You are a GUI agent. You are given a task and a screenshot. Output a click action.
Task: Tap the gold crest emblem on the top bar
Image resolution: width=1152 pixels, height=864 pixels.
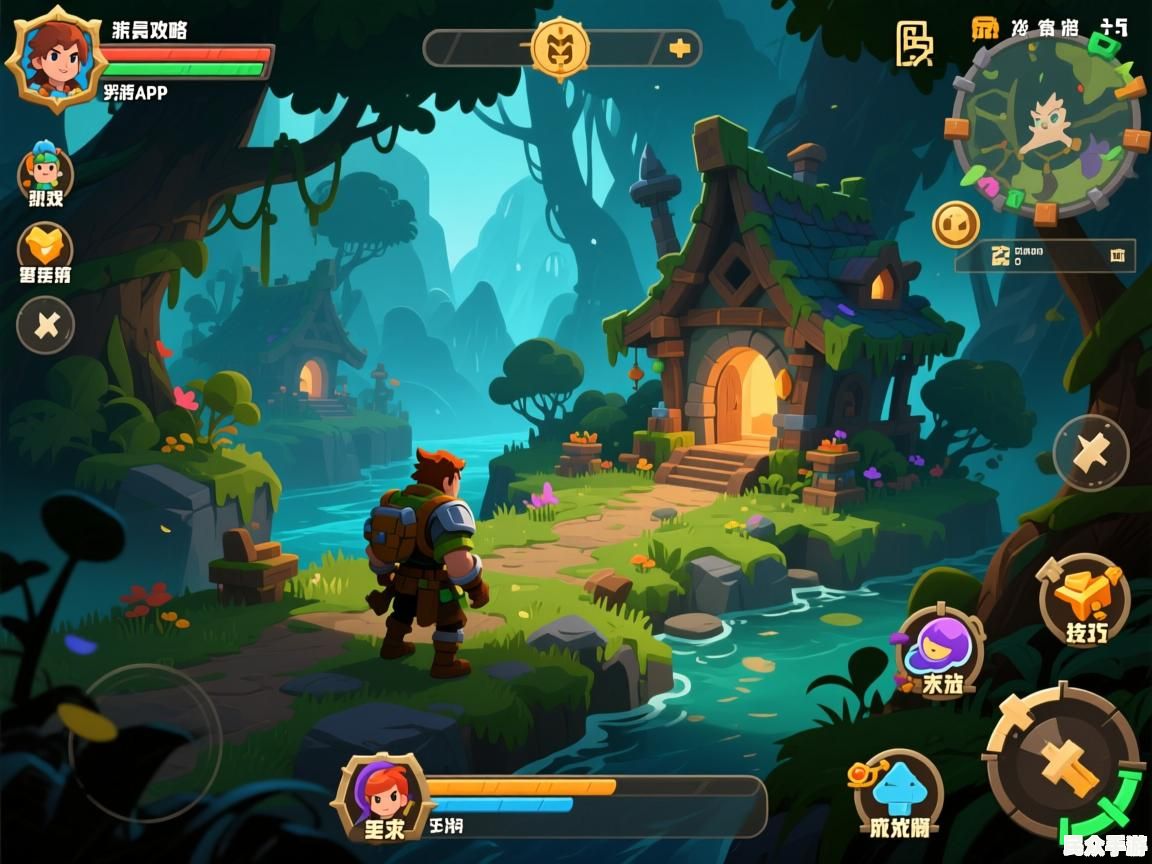coord(560,46)
